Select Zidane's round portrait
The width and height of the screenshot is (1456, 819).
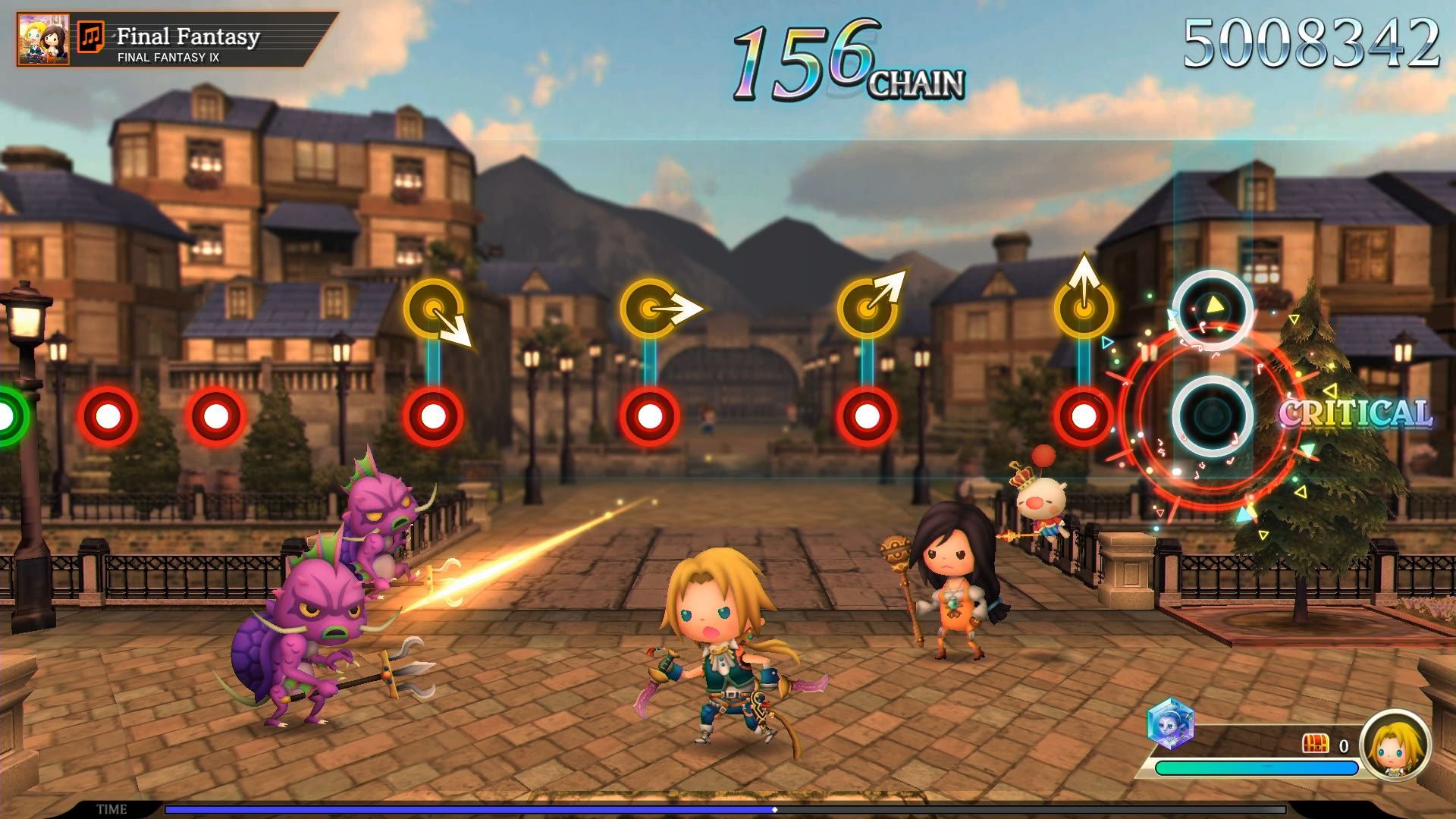1395,745
